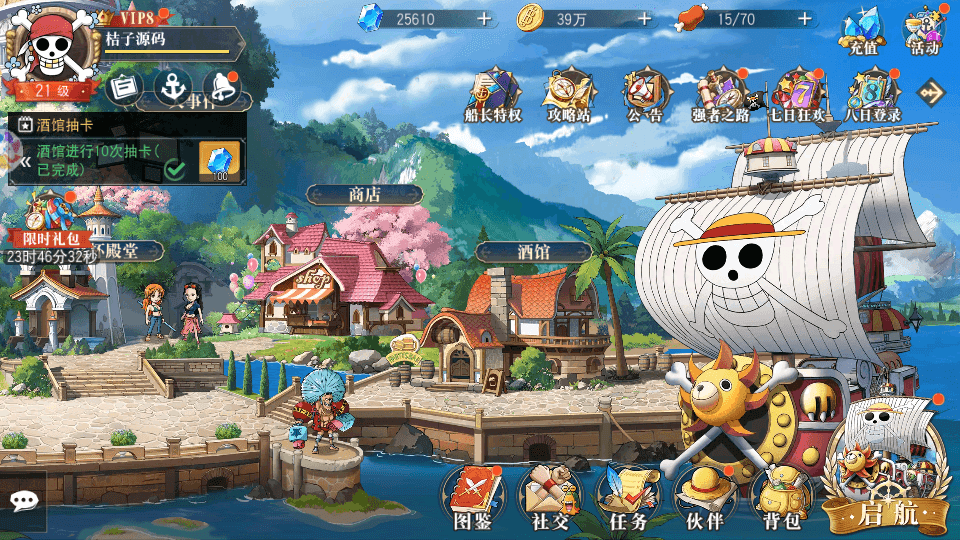Add more gold coins with the plus button
960x540 pixels.
(x=644, y=19)
